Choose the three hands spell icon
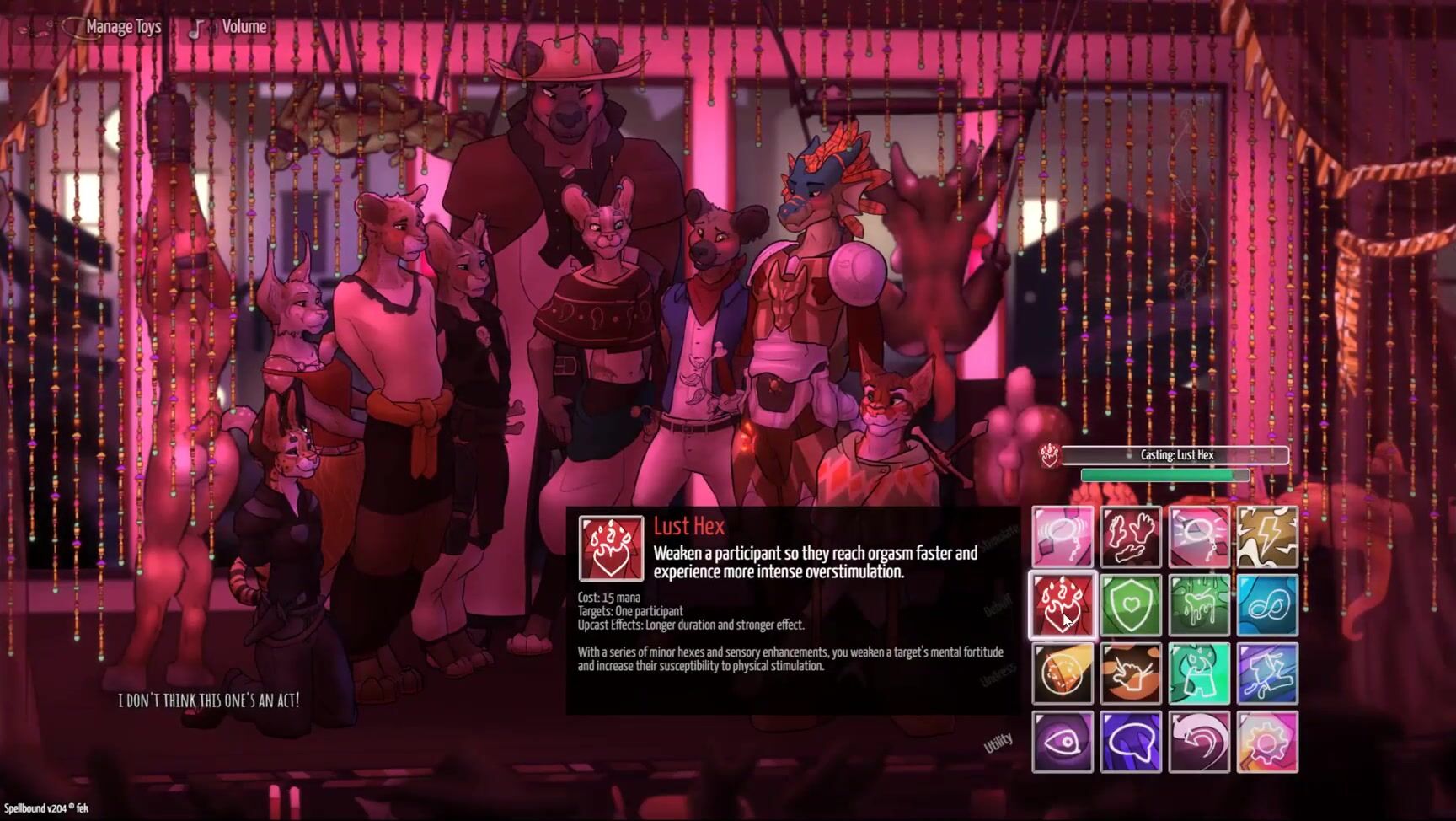 click(1131, 536)
